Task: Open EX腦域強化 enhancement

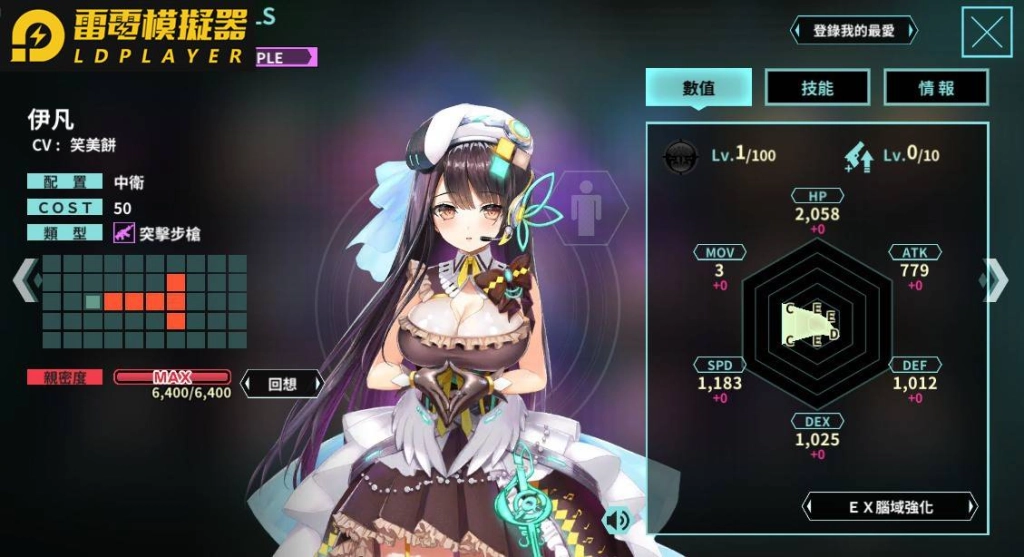Action: (889, 507)
